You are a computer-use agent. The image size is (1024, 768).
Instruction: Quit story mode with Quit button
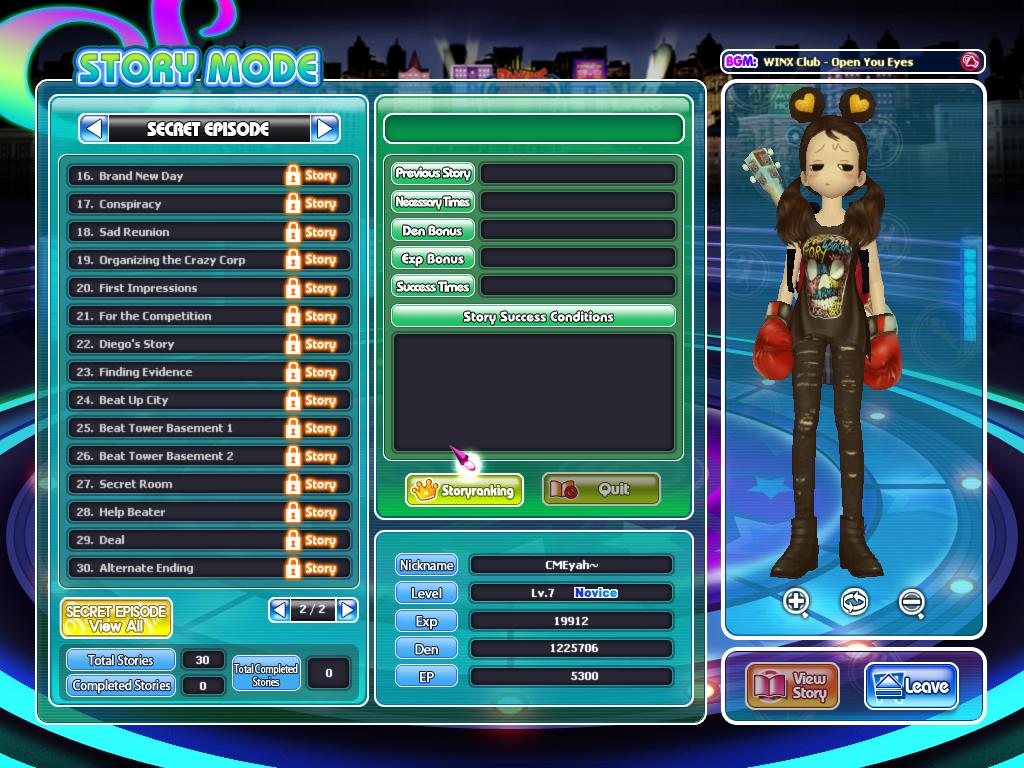pyautogui.click(x=601, y=490)
